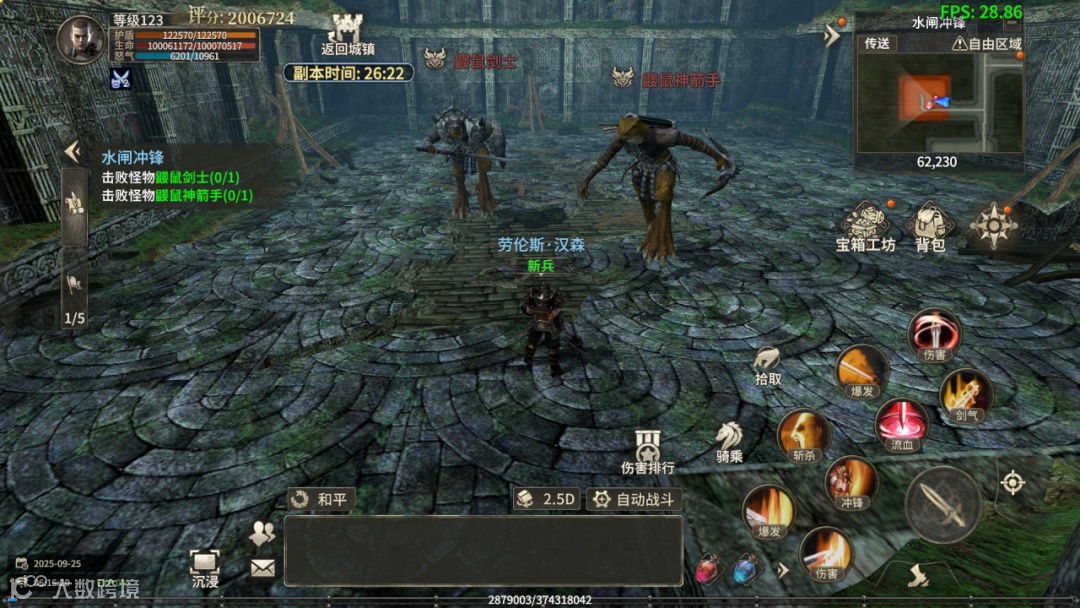
Task: Drink the red health potion
Action: click(x=707, y=569)
